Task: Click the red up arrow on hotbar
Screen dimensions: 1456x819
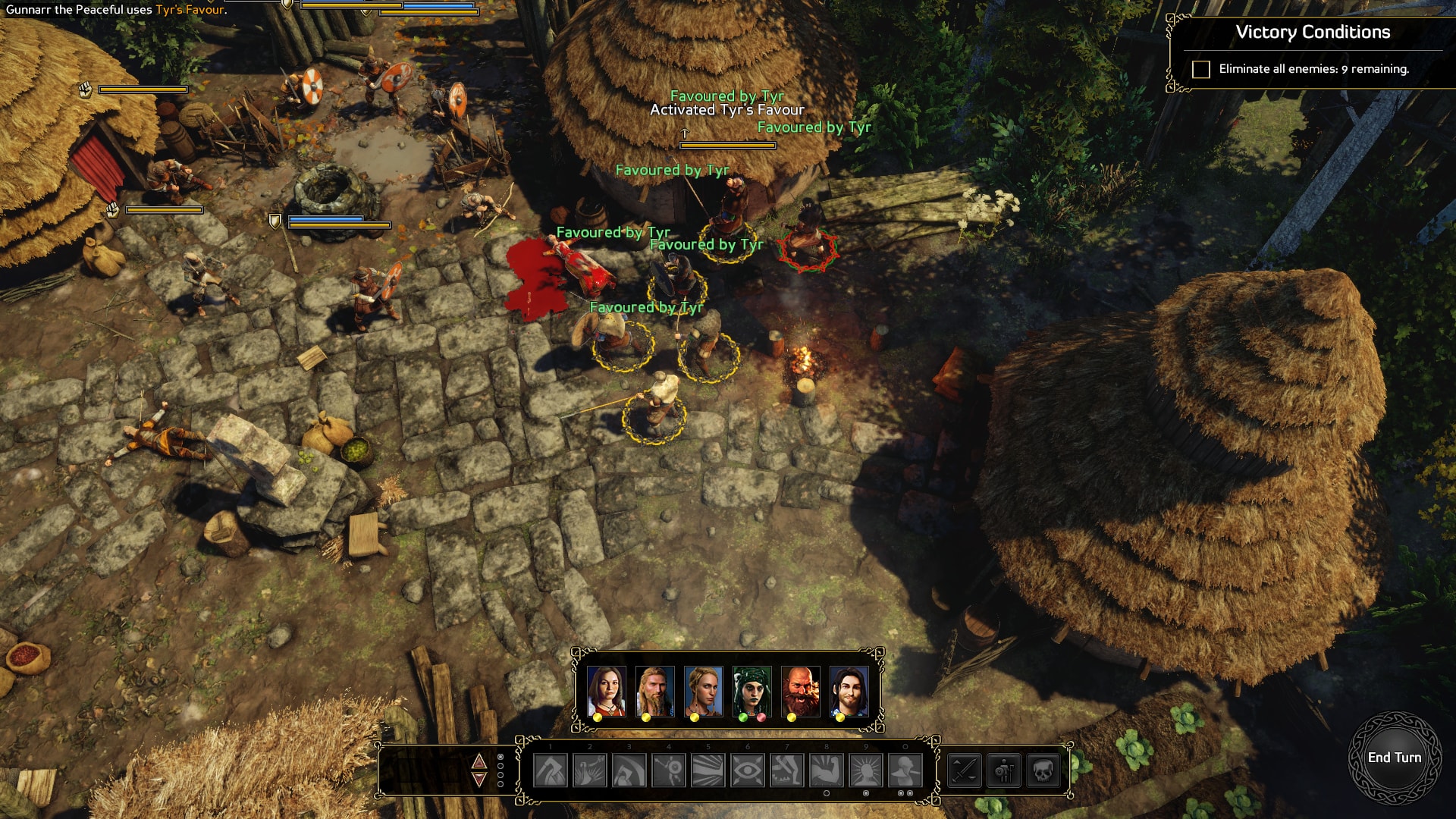Action: [x=479, y=761]
